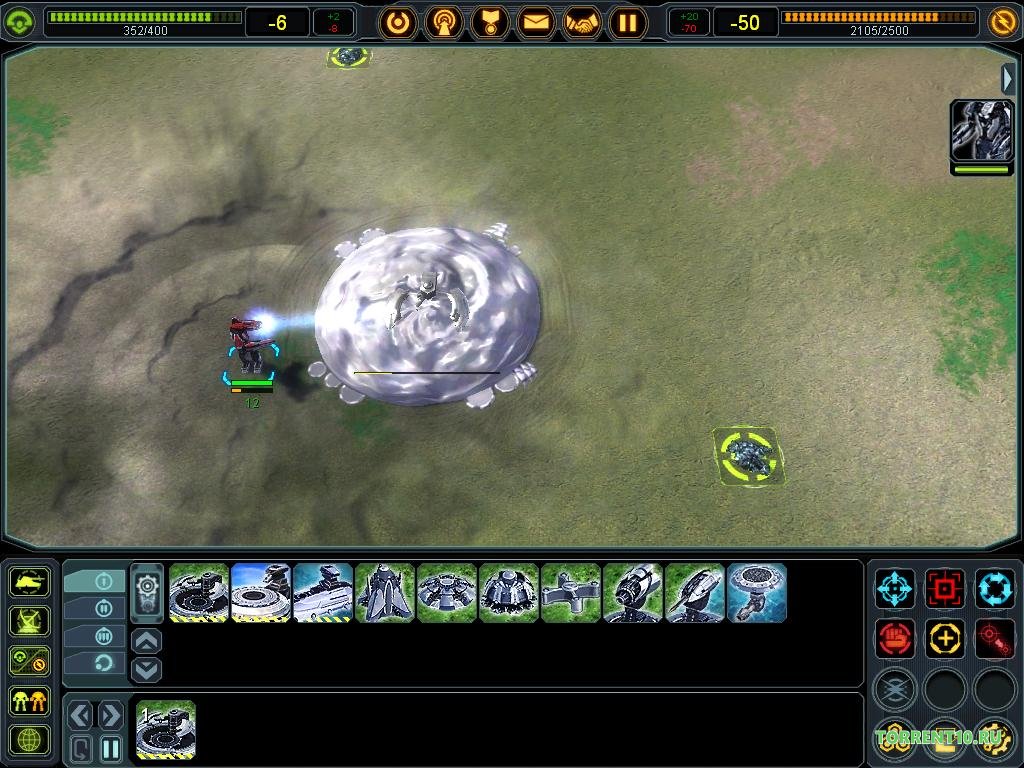This screenshot has width=1024, height=768.
Task: Choose the first factory build icon
Action: [199, 593]
